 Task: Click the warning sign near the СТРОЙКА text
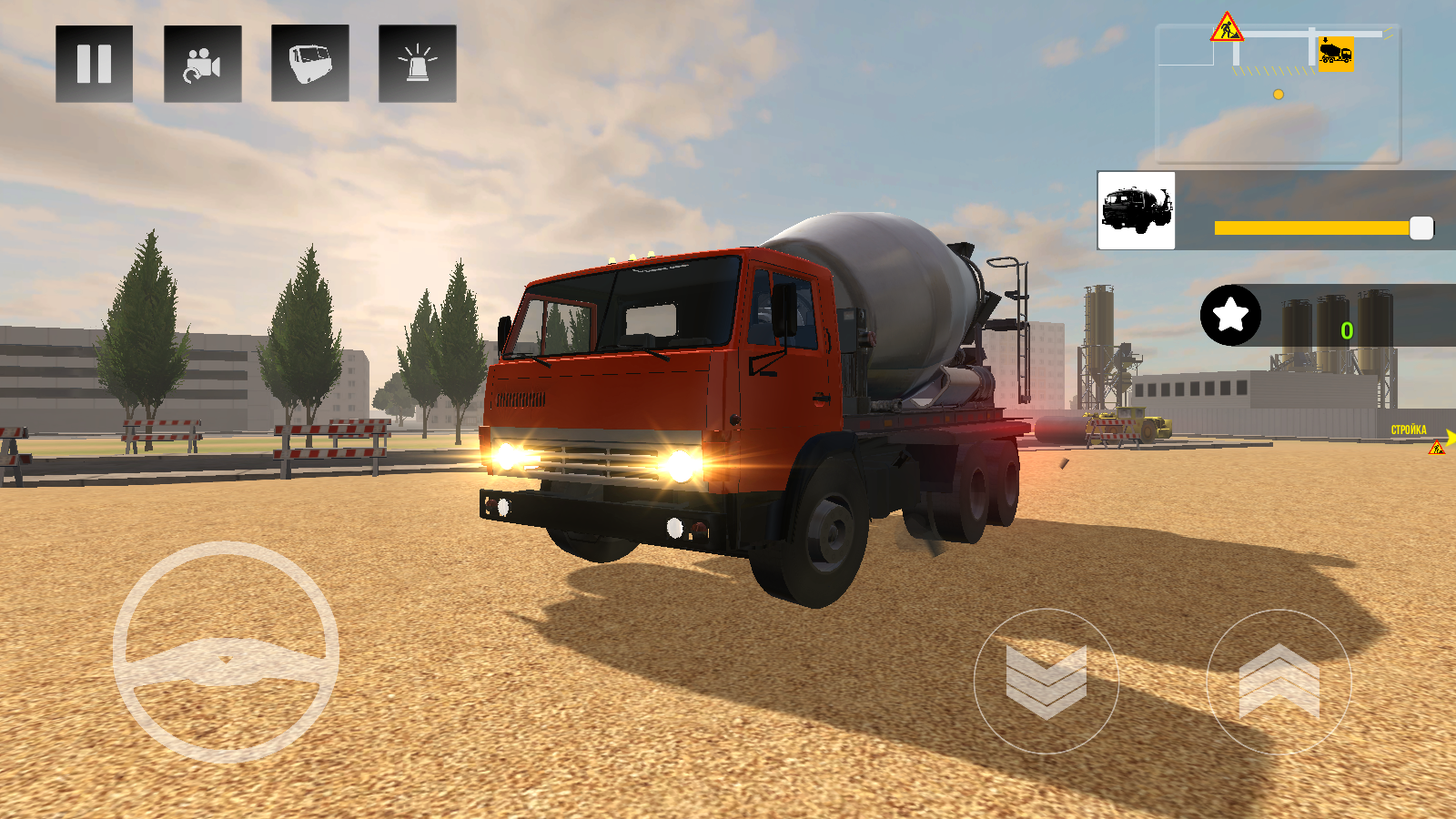pos(1437,448)
